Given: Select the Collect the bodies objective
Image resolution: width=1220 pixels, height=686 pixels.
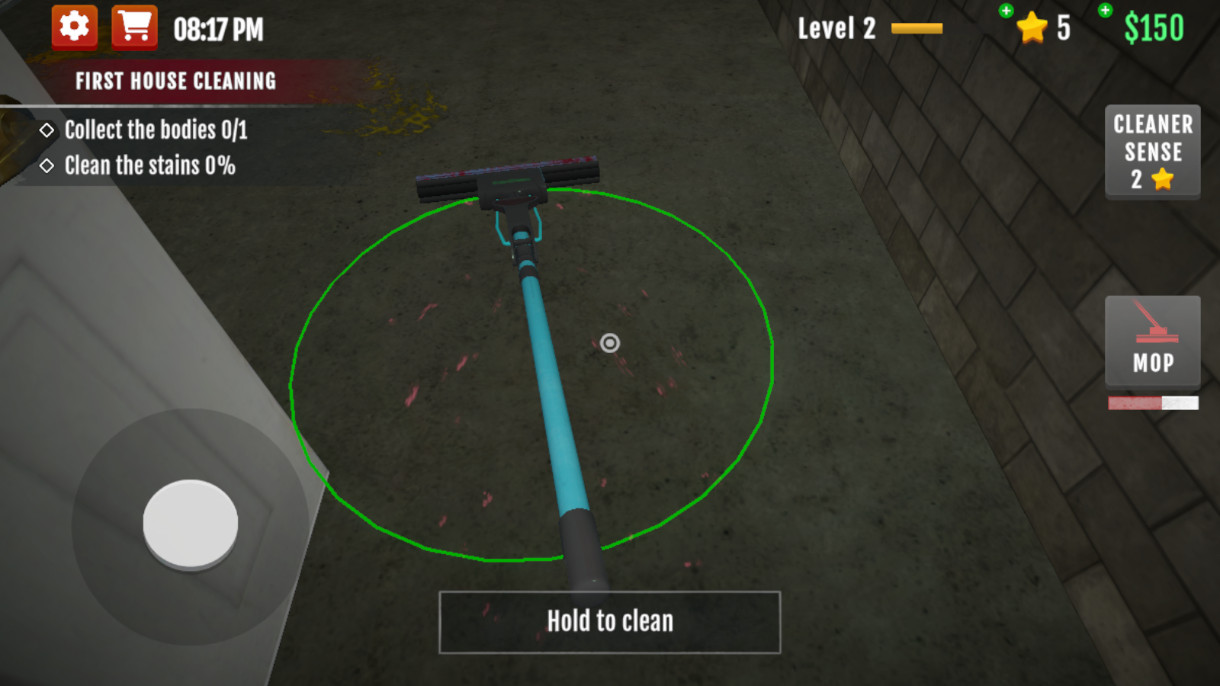Looking at the screenshot, I should (155, 130).
